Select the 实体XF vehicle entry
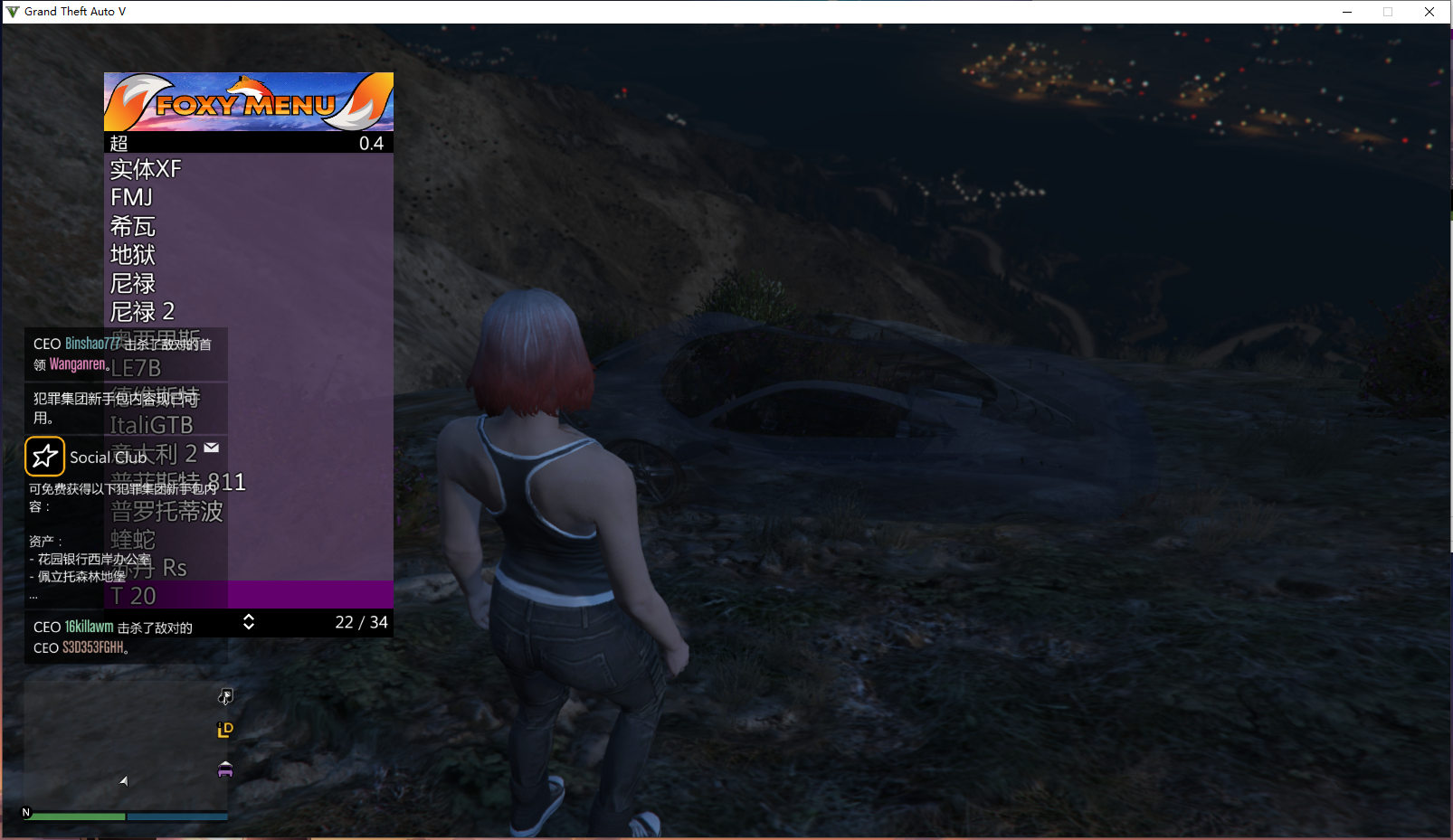 click(x=147, y=169)
